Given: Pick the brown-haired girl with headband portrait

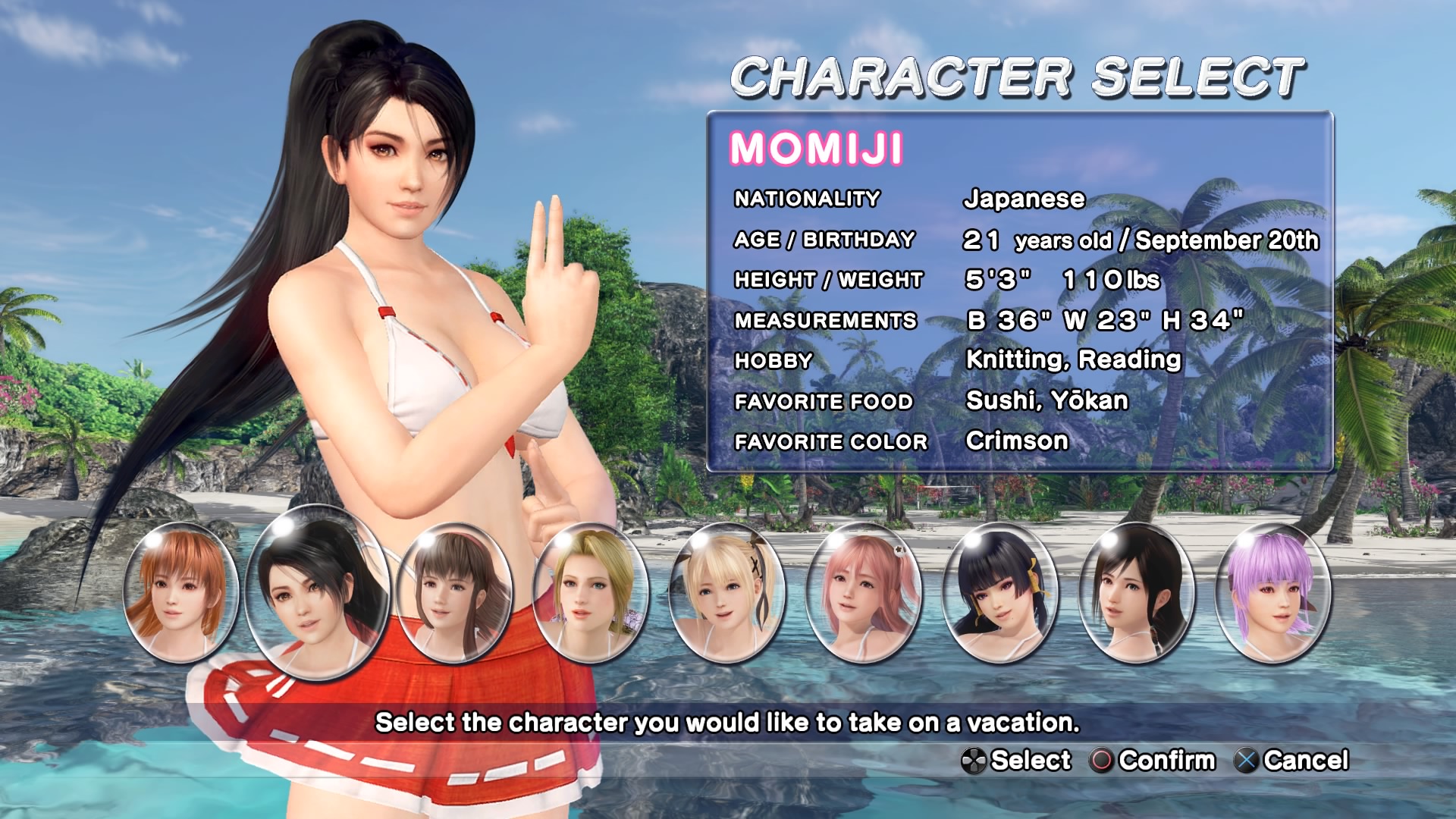Looking at the screenshot, I should 454,592.
